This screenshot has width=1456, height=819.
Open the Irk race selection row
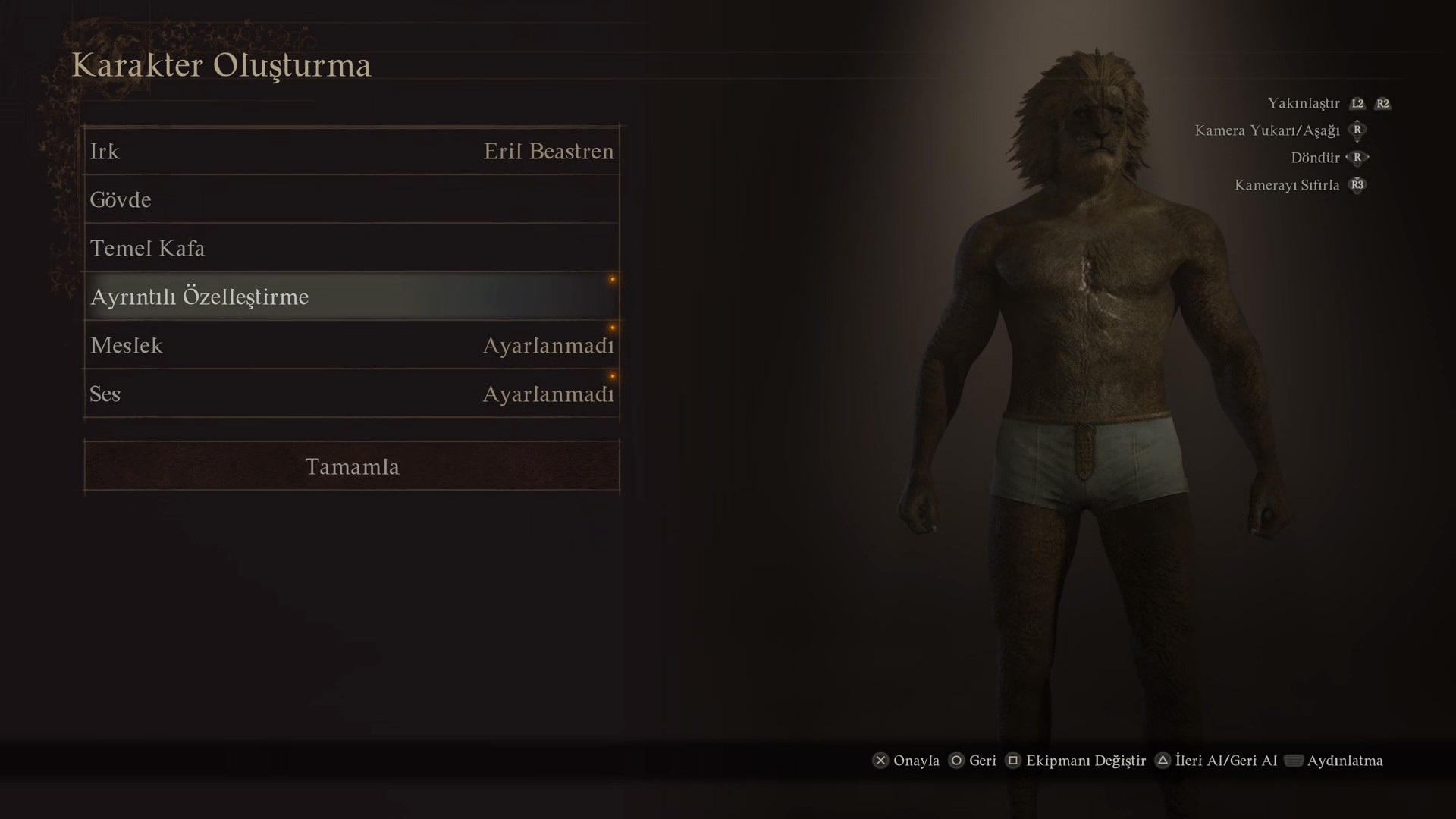(351, 152)
